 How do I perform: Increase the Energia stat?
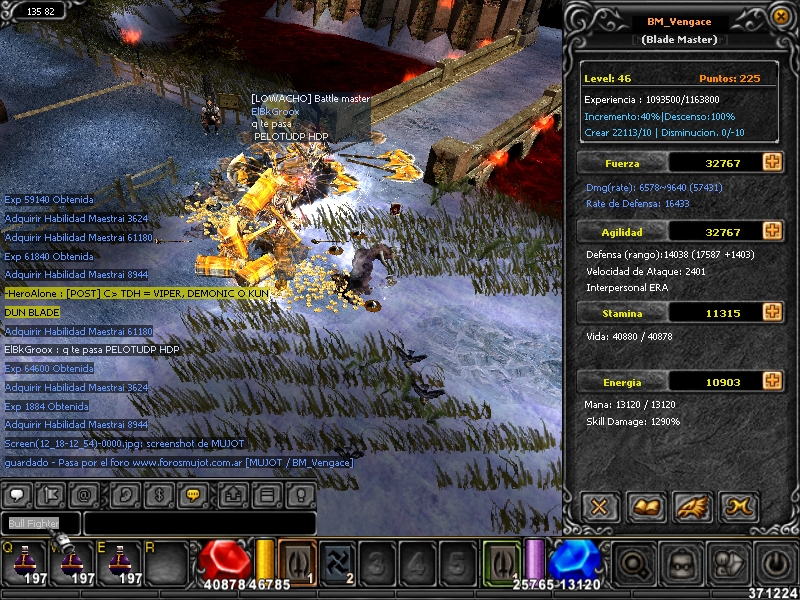point(772,381)
